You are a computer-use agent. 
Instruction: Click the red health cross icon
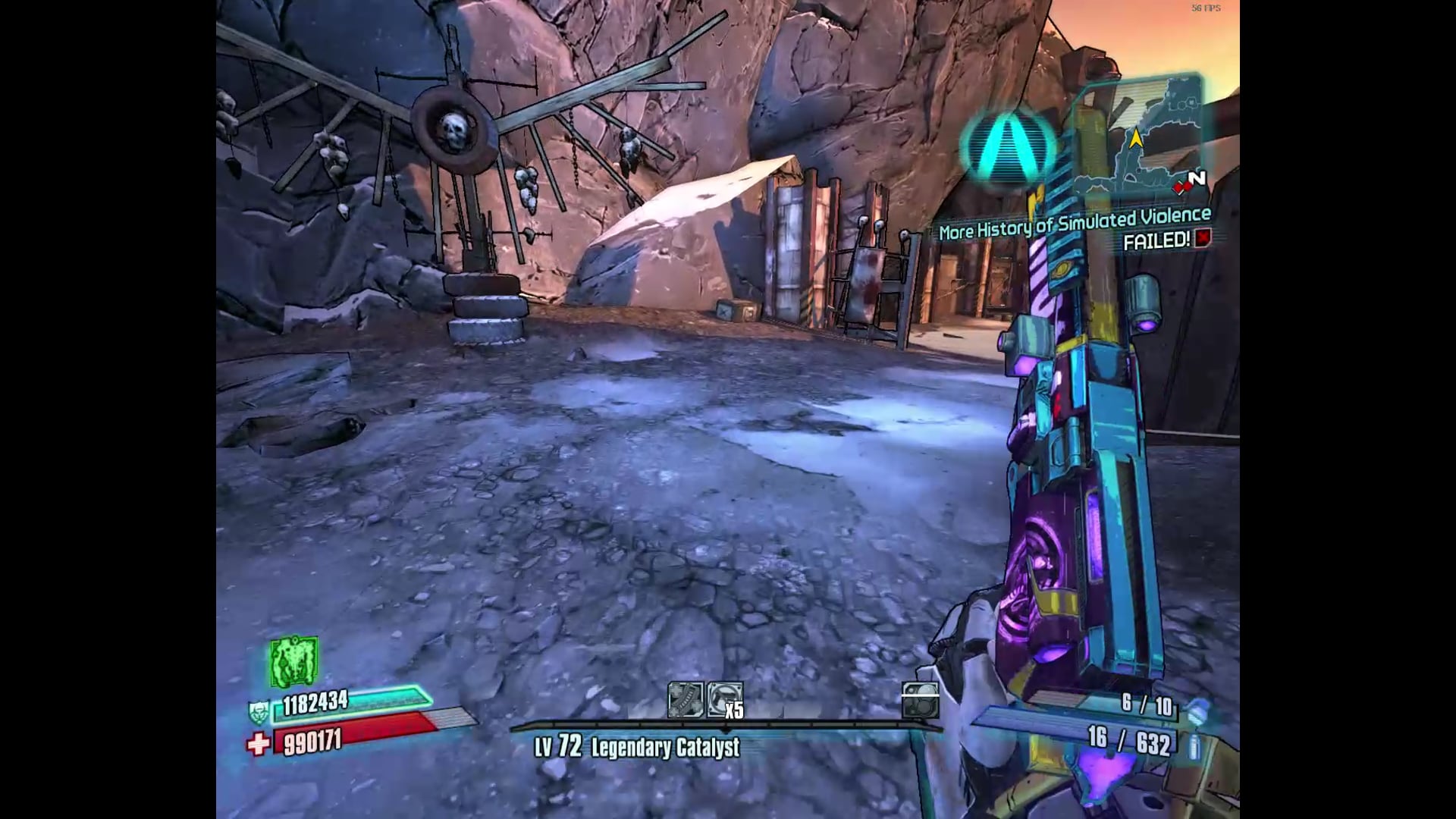(259, 744)
